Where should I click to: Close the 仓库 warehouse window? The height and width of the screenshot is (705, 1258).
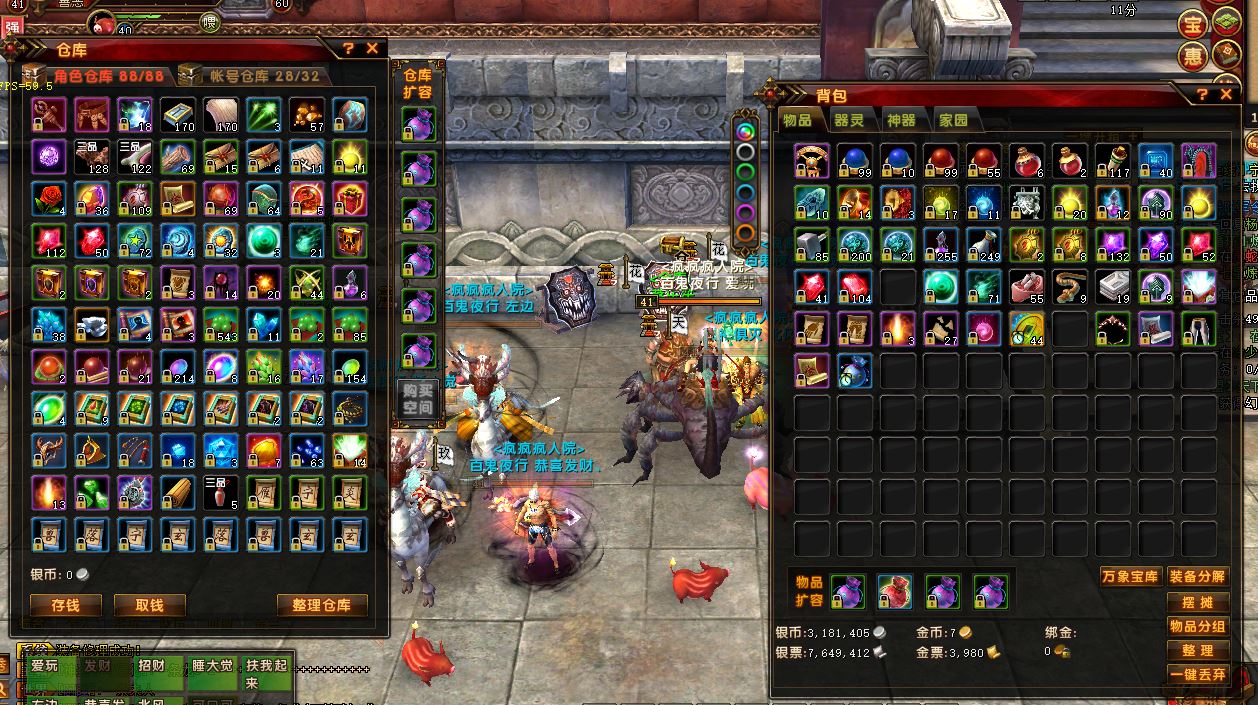[372, 48]
